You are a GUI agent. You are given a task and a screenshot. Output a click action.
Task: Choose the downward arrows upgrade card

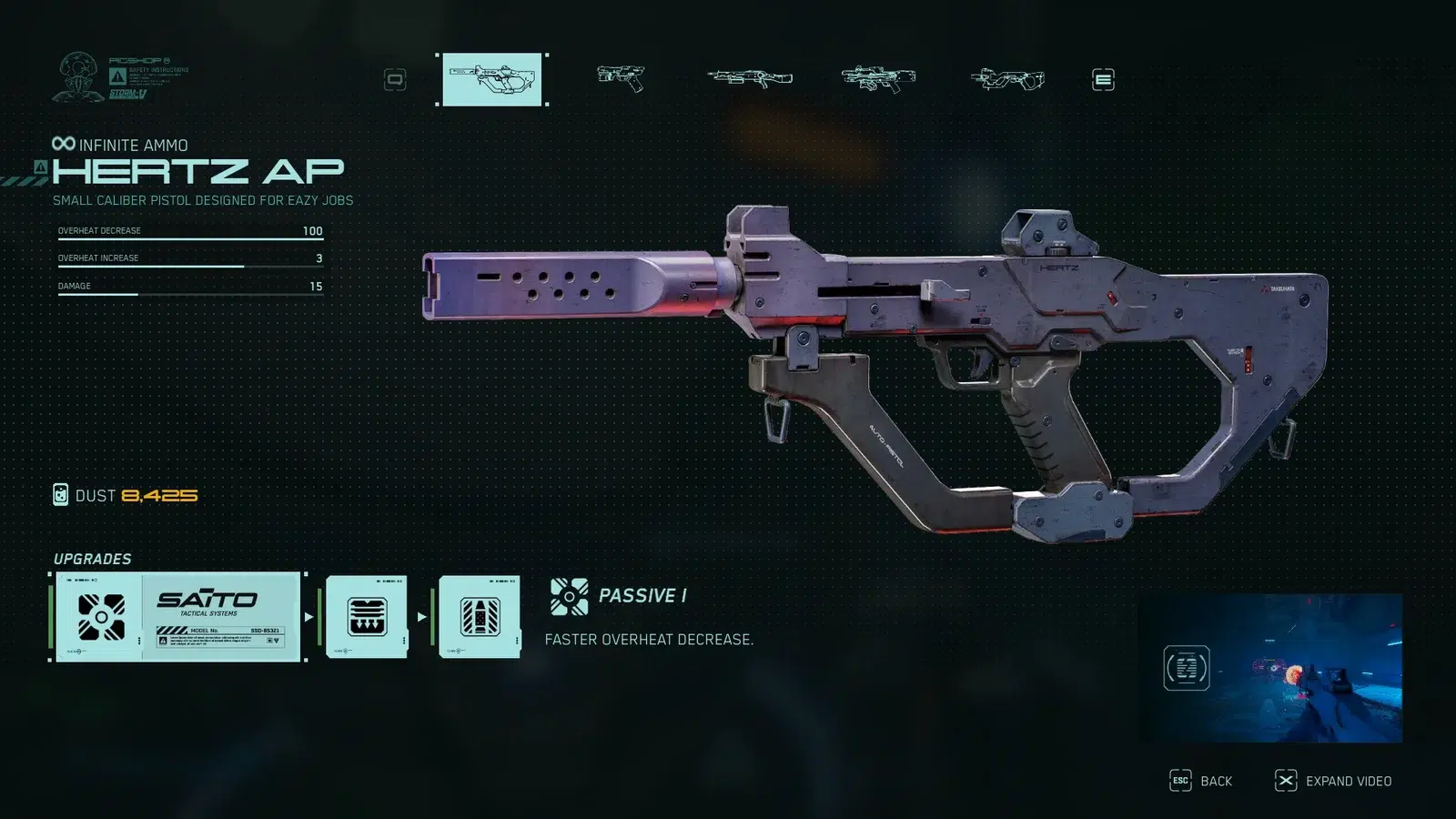(367, 616)
